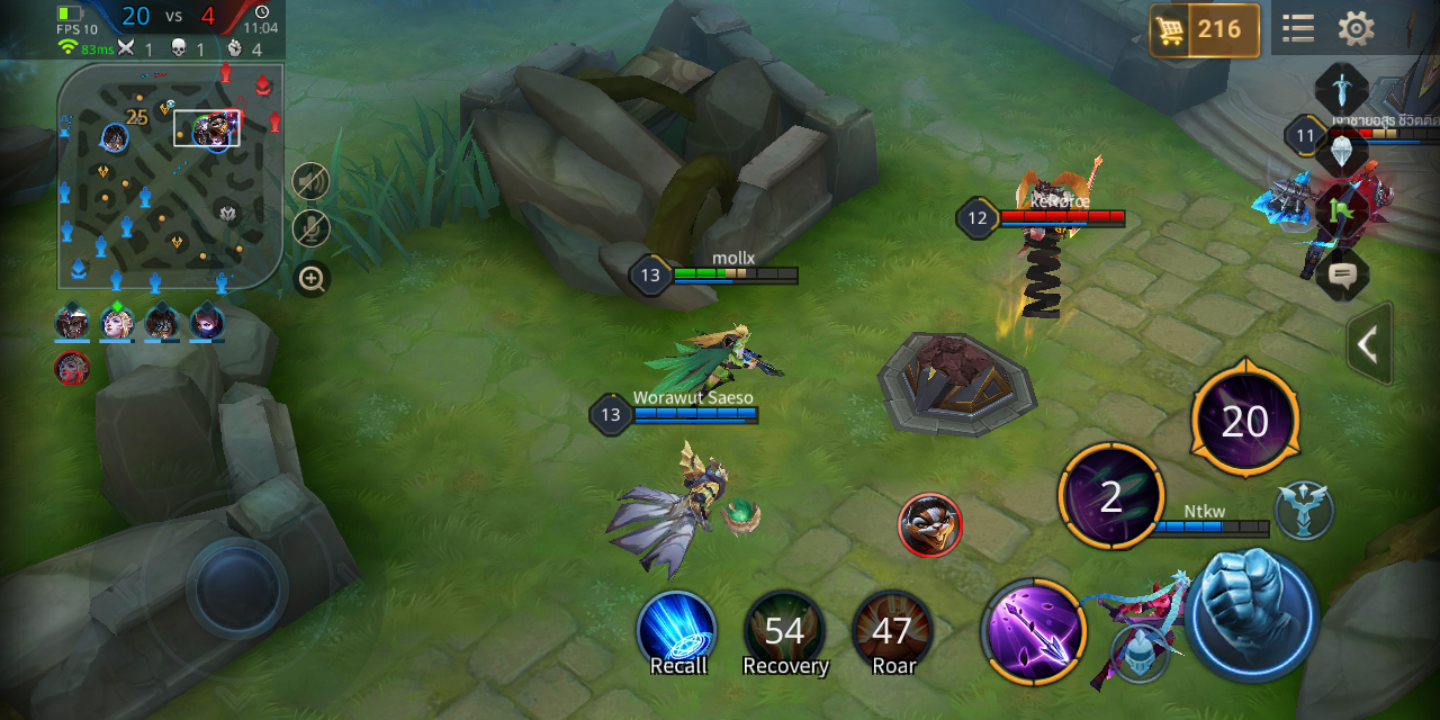
Task: Lock onto the enemy hero portrait icon
Action: 930,525
